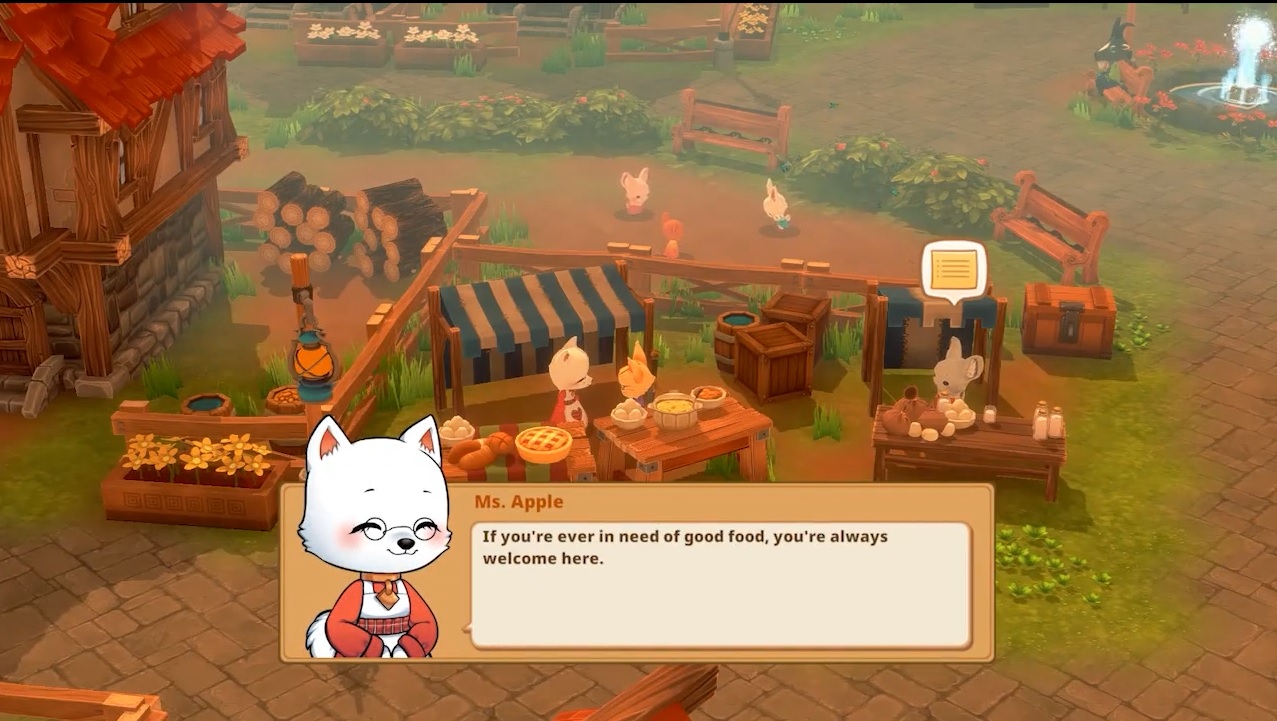The height and width of the screenshot is (721, 1277).
Task: Advance Ms. Apple's dialogue text box
Action: coord(720,585)
